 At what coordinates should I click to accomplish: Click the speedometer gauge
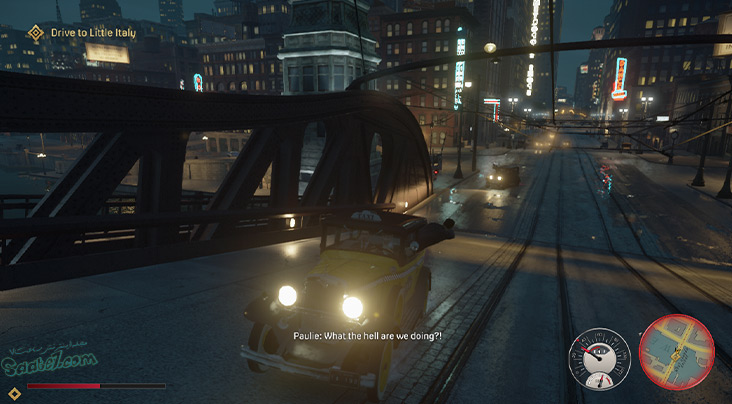pos(600,360)
